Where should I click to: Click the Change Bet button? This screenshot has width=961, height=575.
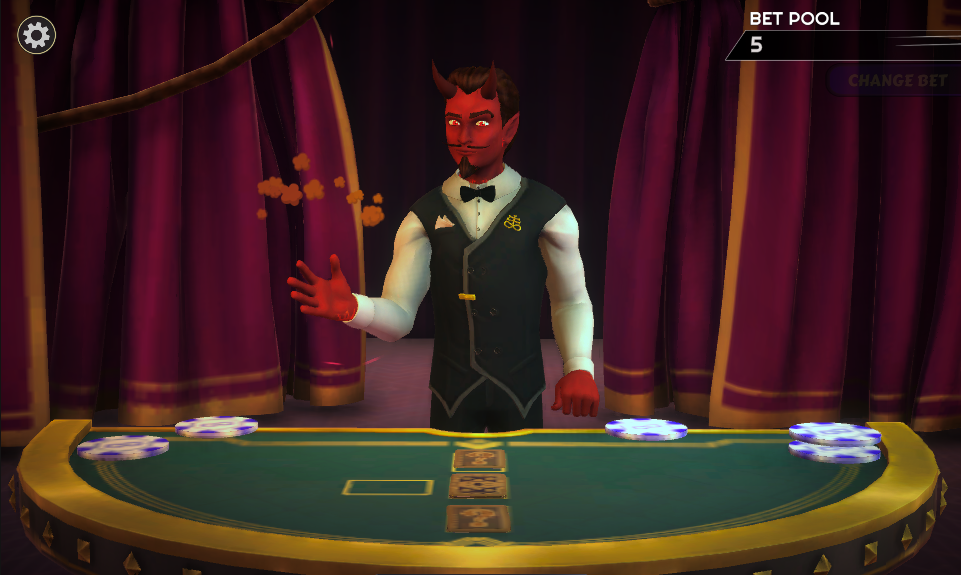(896, 81)
